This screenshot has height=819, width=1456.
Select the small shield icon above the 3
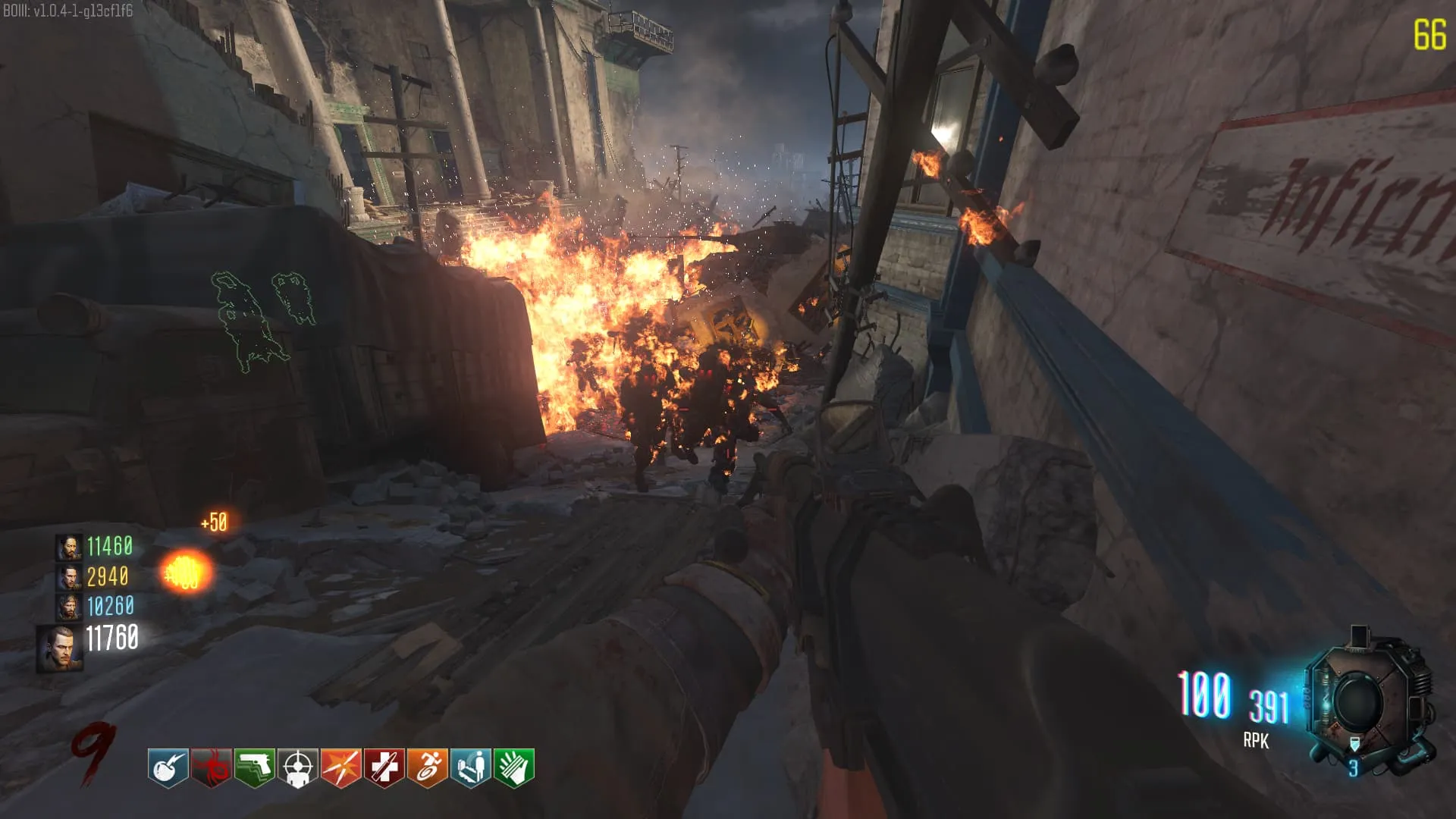pyautogui.click(x=1354, y=745)
